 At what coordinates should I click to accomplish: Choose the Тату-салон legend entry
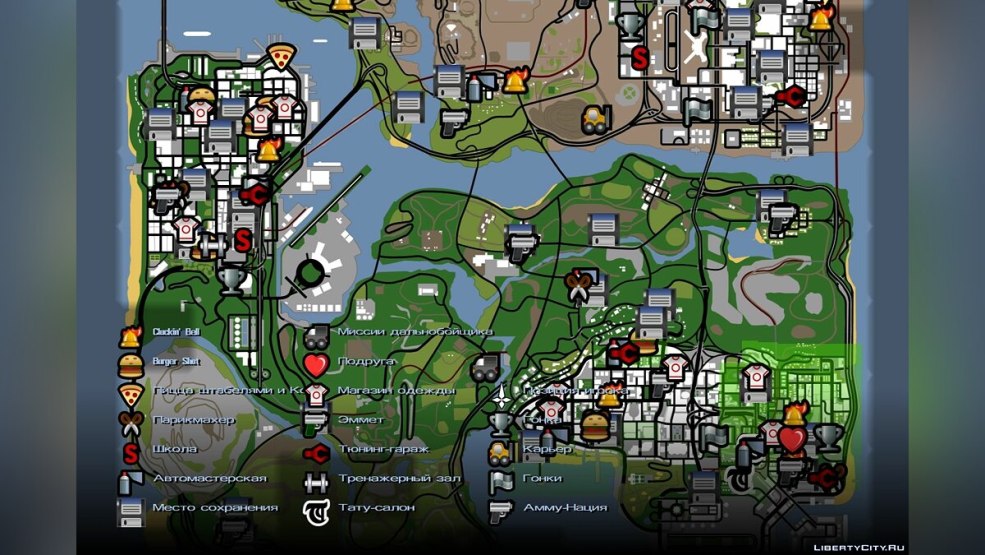click(x=376, y=507)
